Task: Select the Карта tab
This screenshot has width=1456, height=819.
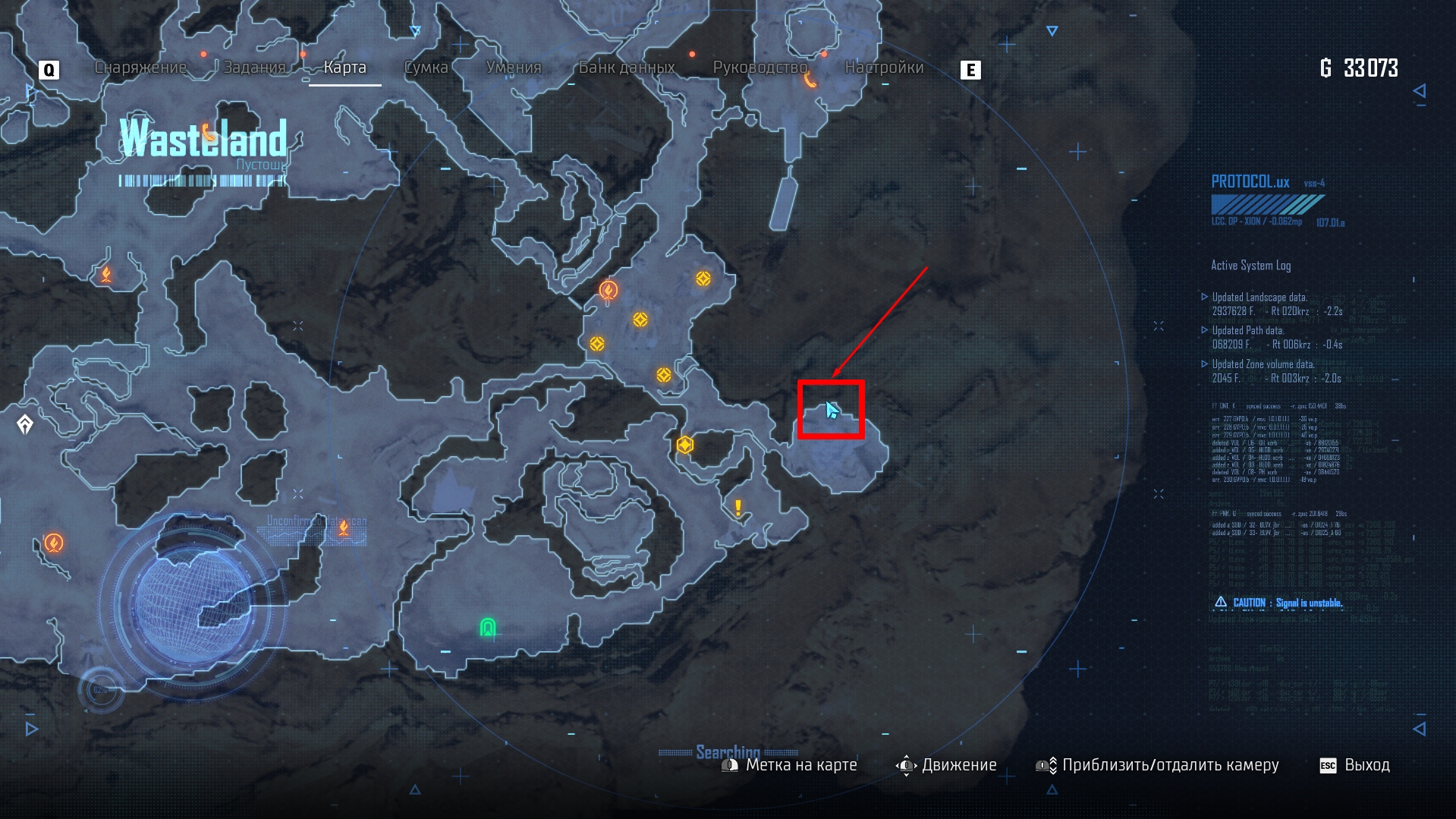Action: pos(344,68)
